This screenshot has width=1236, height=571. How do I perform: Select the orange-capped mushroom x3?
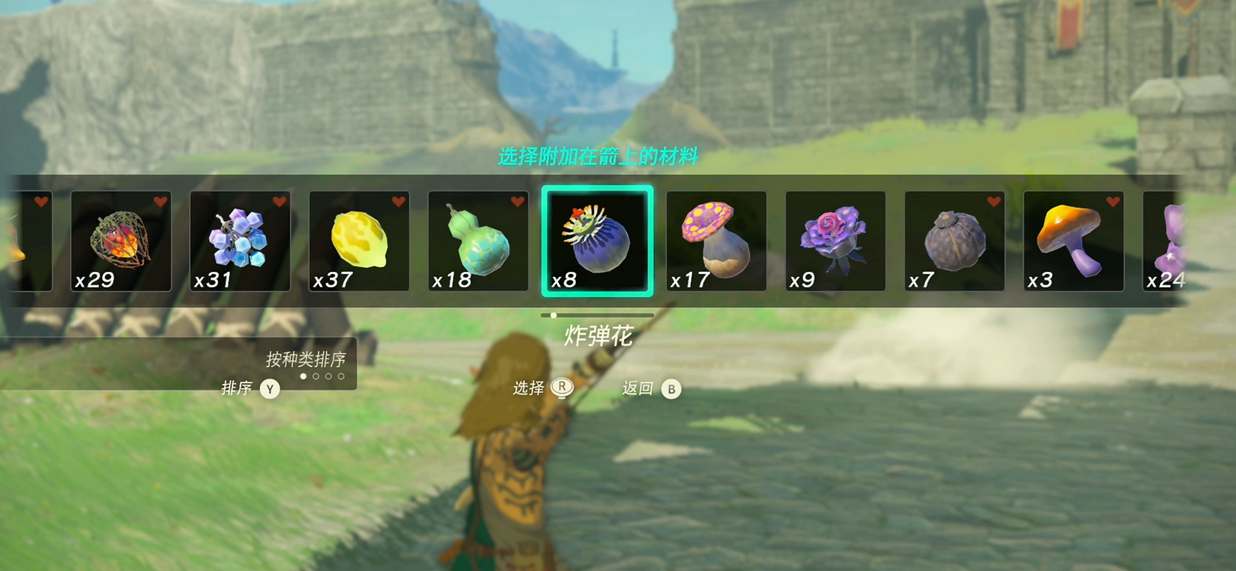pyautogui.click(x=1073, y=241)
